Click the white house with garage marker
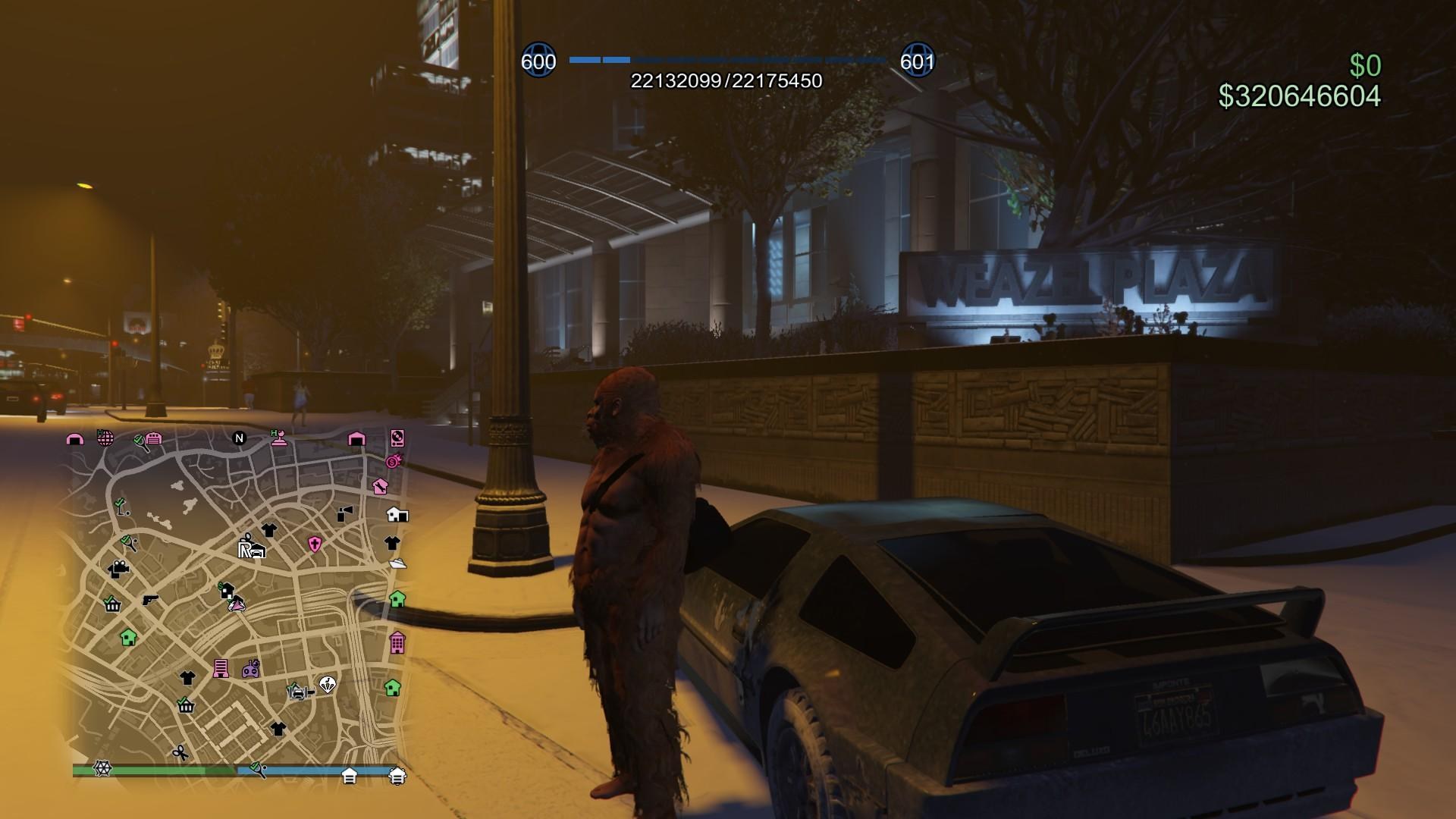 (397, 515)
